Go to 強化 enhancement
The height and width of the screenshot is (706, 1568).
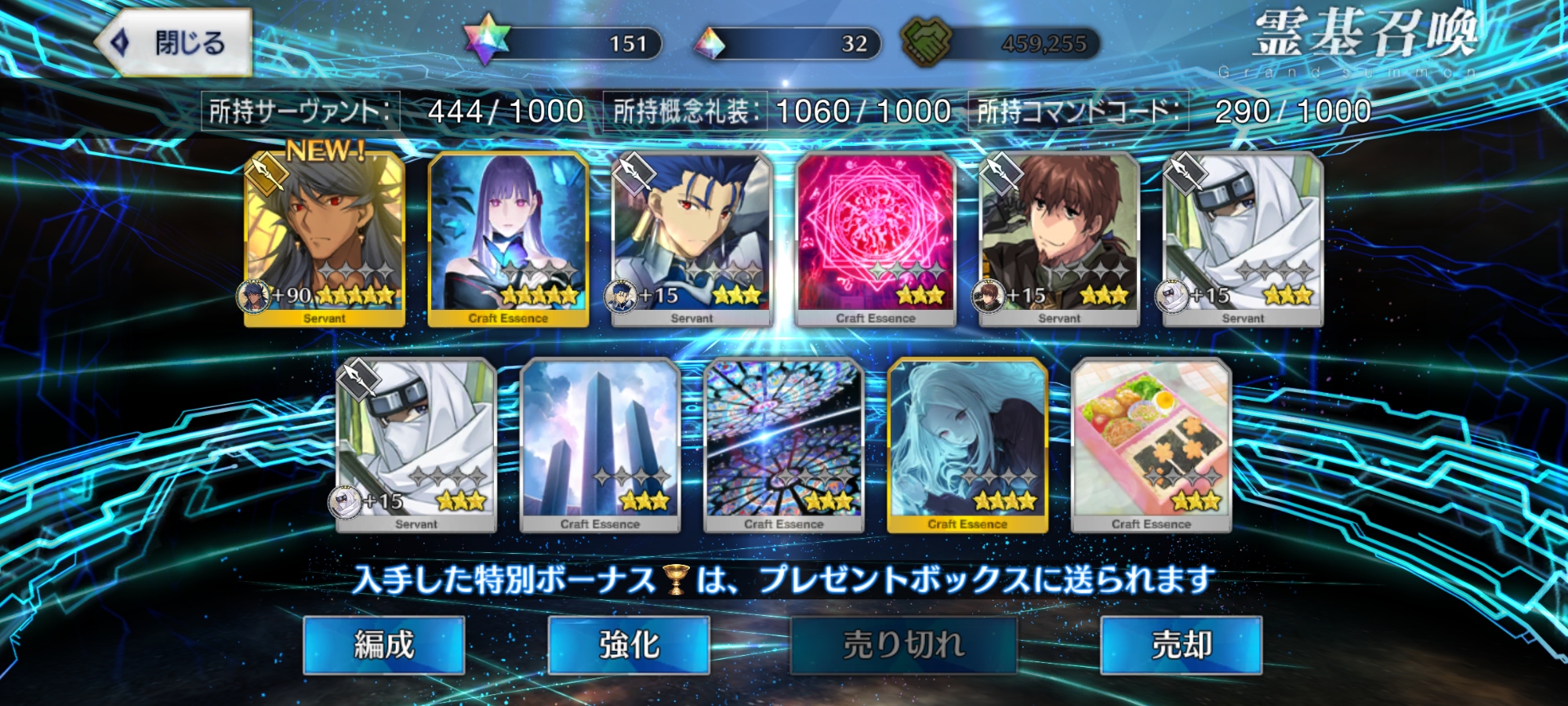[629, 645]
